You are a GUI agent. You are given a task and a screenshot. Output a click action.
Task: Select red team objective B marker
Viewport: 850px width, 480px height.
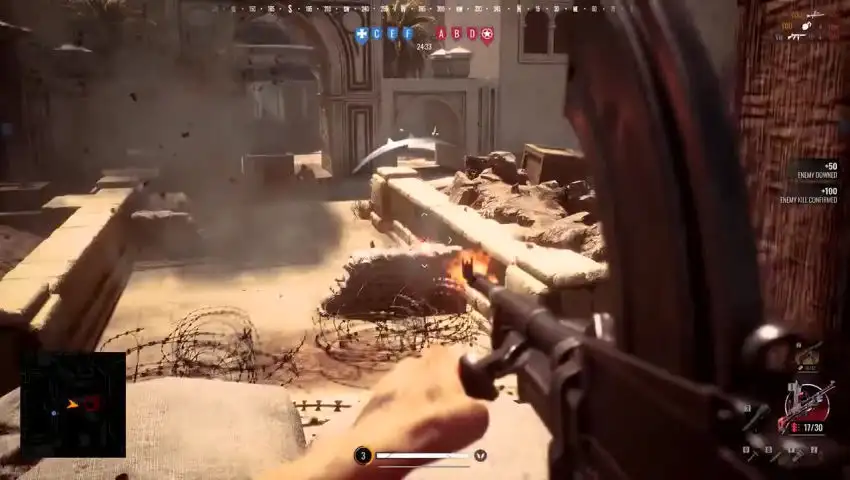(457, 33)
